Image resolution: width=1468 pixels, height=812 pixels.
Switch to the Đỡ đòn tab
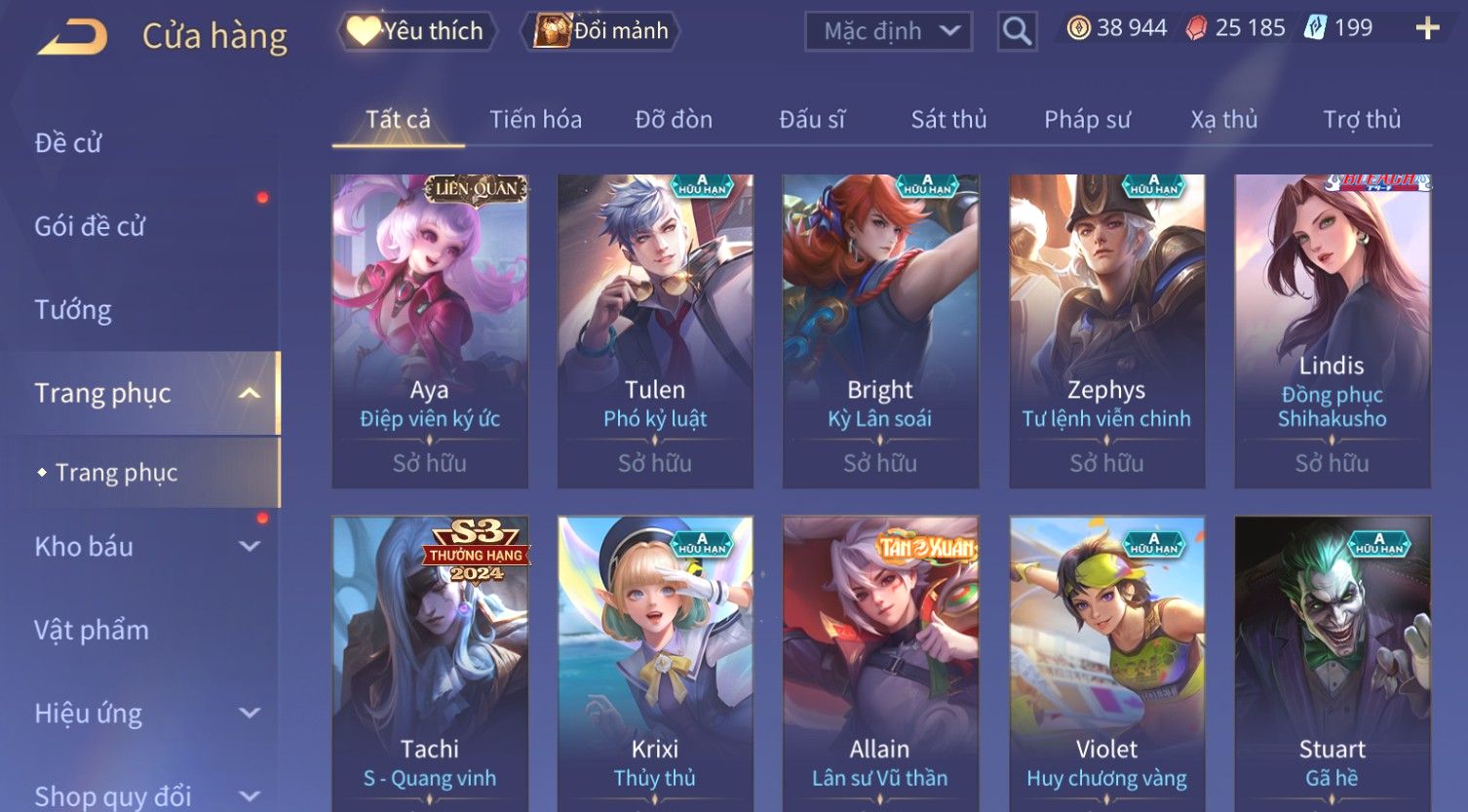tap(674, 120)
